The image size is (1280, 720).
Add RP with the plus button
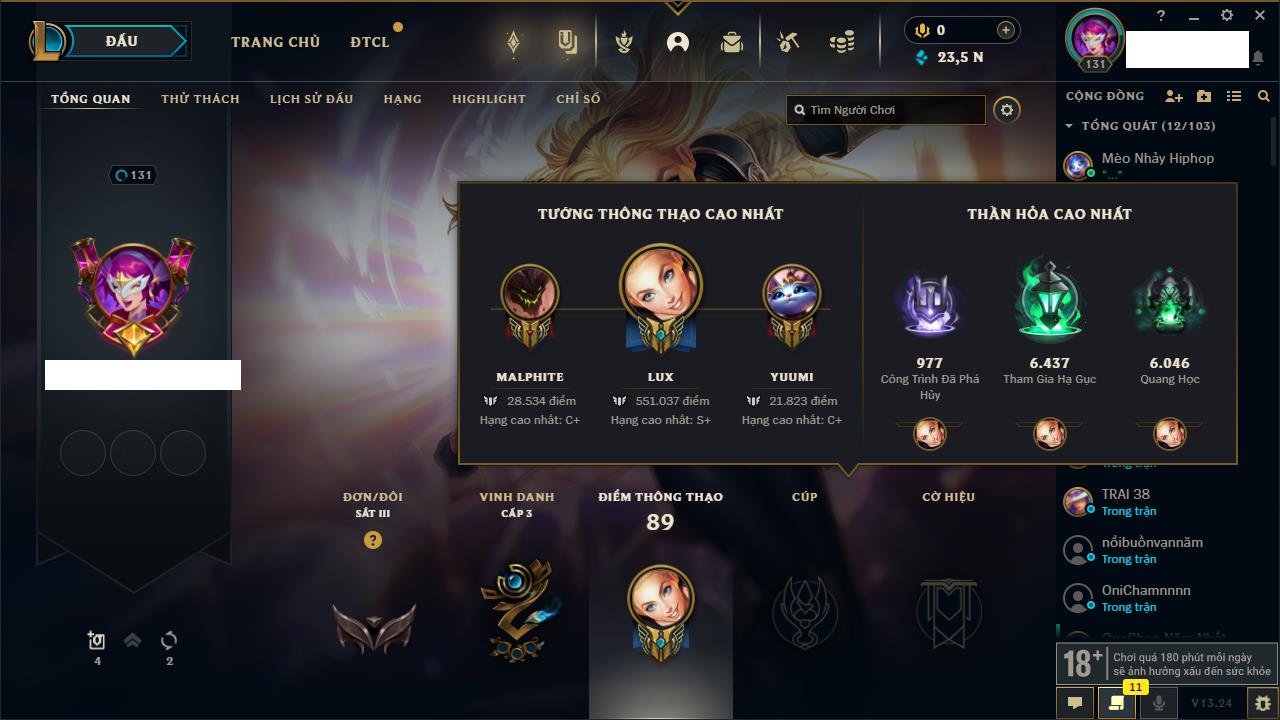(x=1005, y=30)
